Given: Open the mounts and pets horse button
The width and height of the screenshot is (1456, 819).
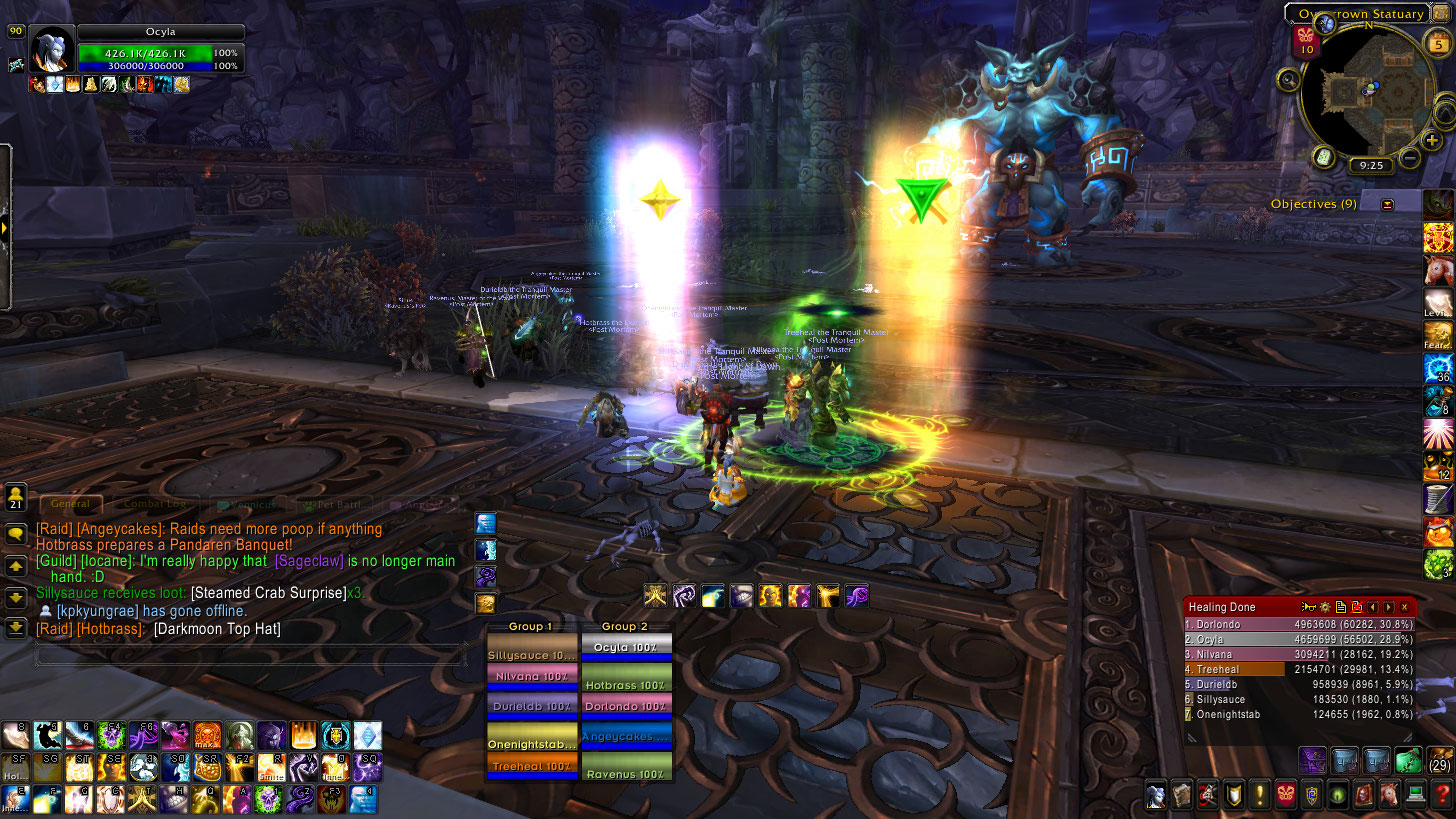Looking at the screenshot, I should point(1389,796).
